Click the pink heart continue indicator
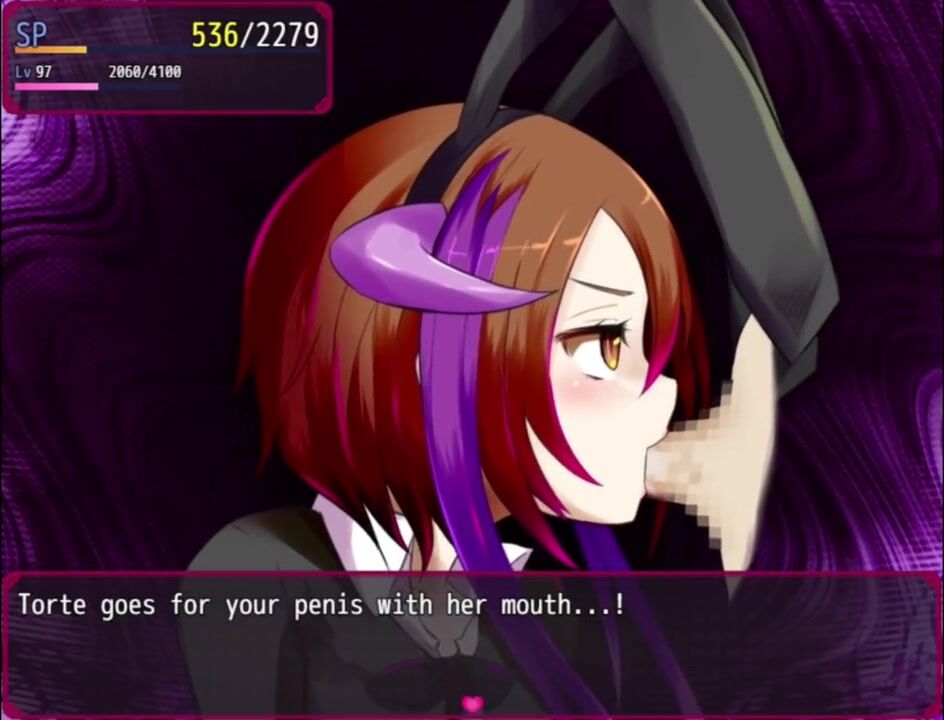Screen dimensions: 944x720 pos(472,704)
